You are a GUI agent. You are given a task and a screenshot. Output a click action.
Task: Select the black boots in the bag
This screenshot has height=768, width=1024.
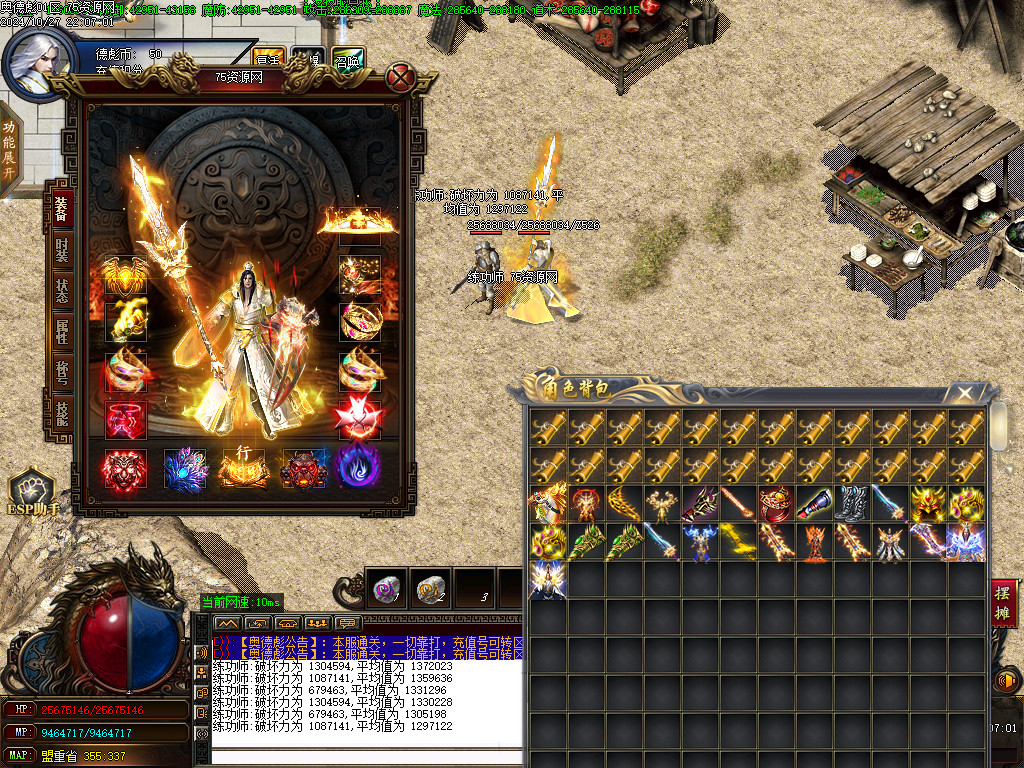851,503
